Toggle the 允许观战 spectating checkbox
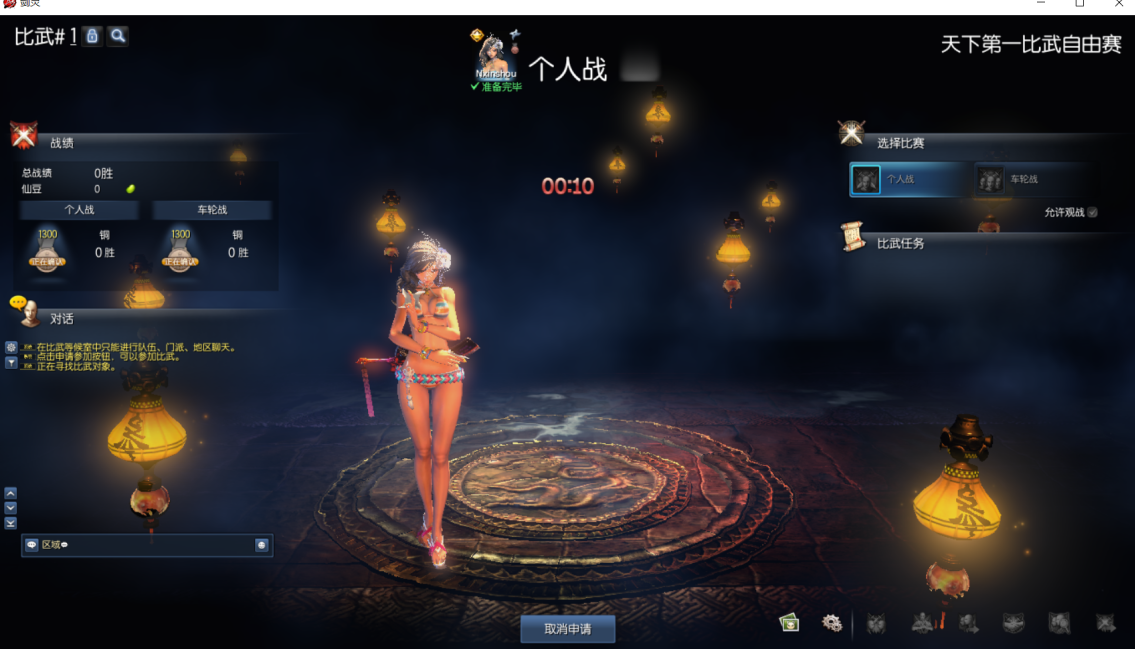 [1092, 212]
